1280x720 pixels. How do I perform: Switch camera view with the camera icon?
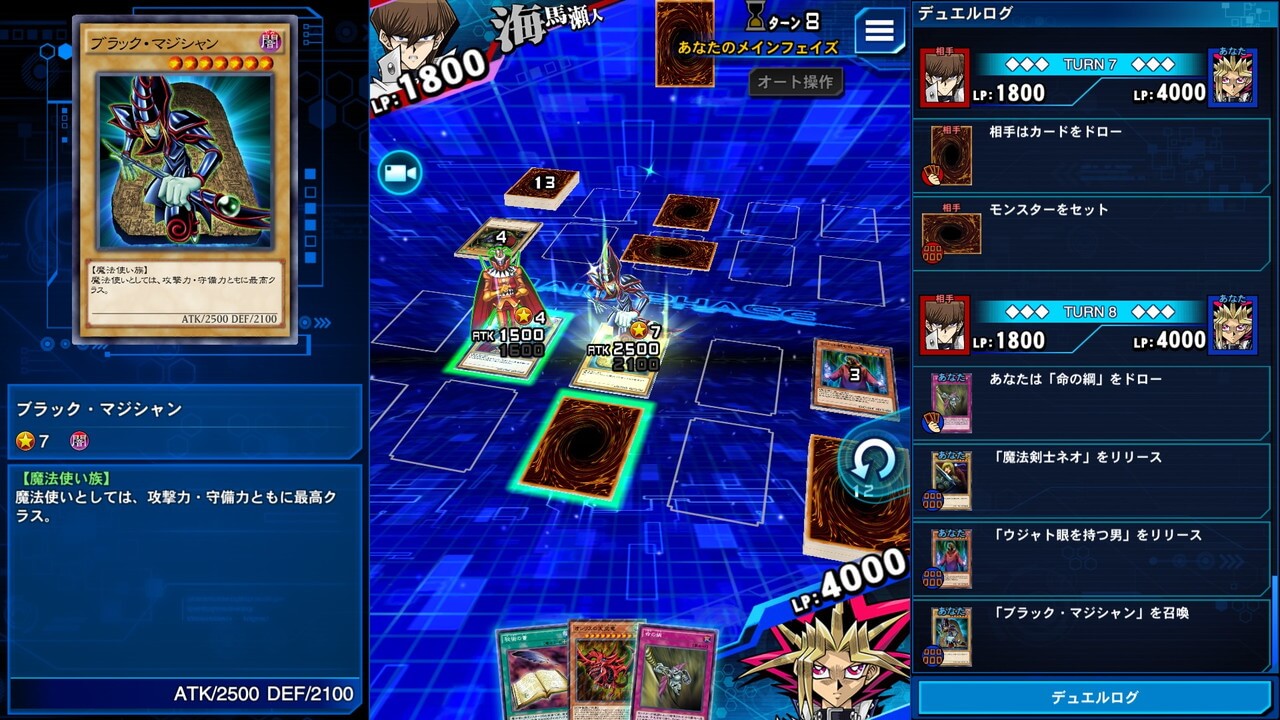(400, 174)
